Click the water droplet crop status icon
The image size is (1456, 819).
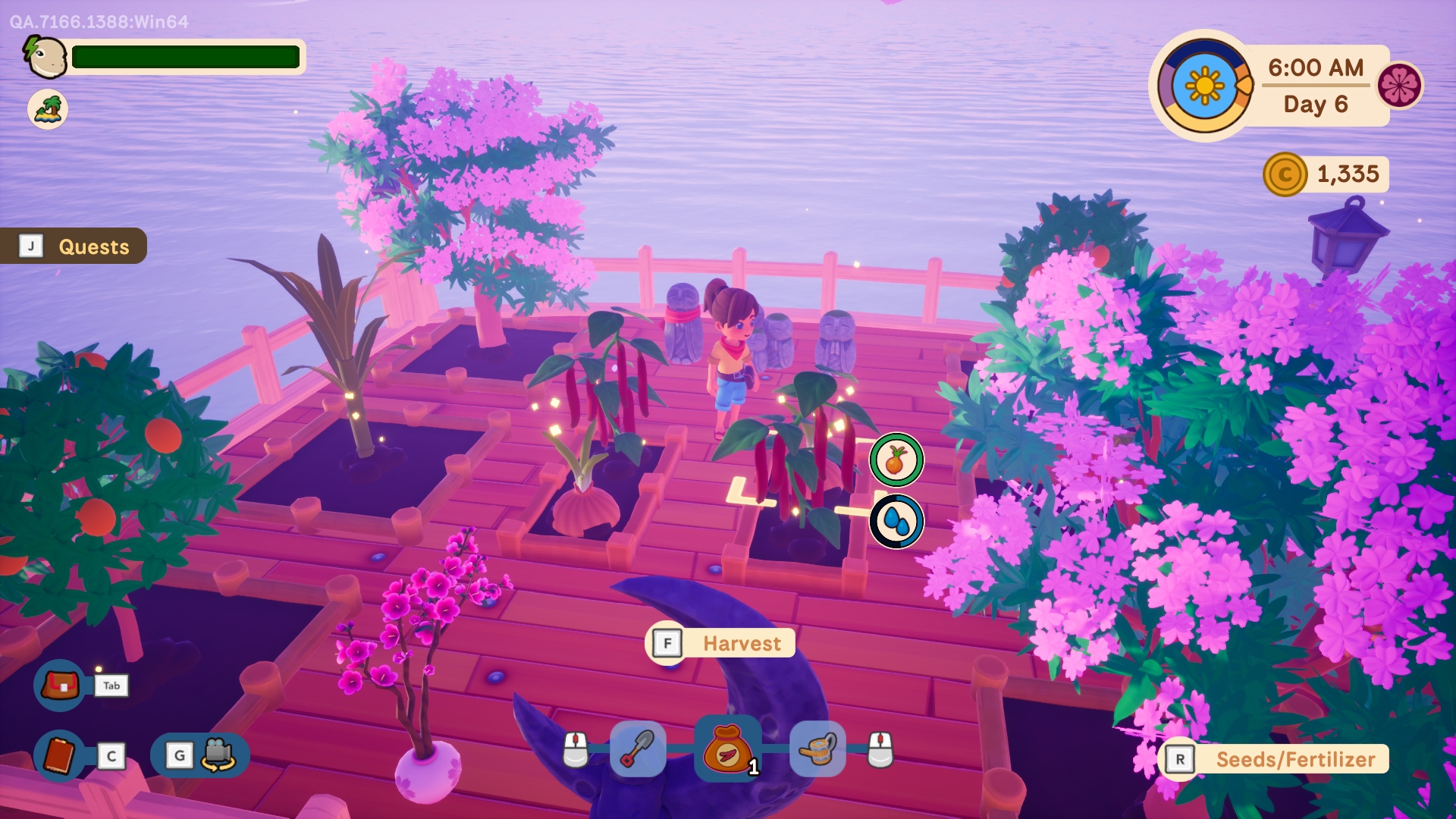896,522
